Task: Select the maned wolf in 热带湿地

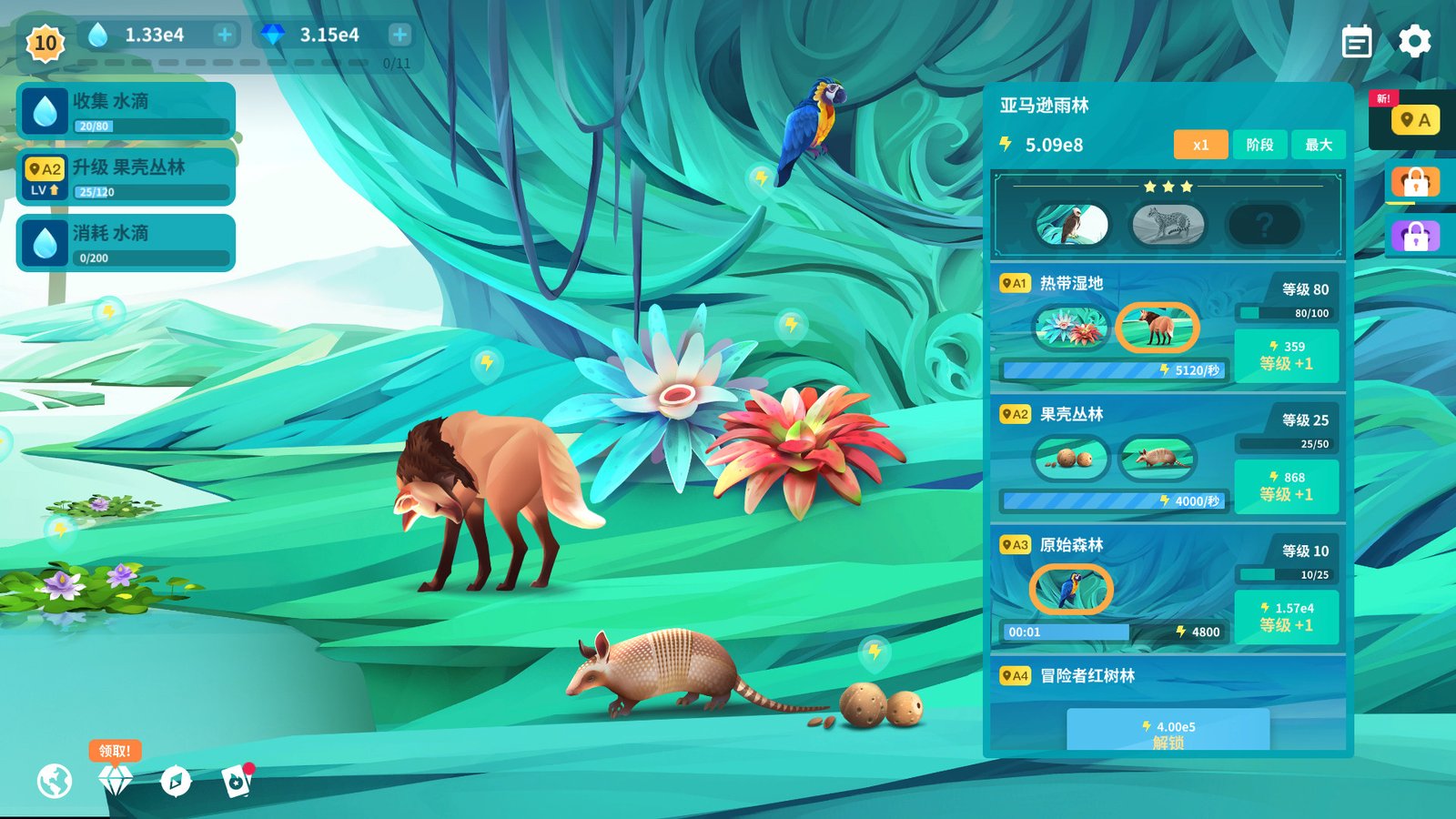Action: [1157, 327]
